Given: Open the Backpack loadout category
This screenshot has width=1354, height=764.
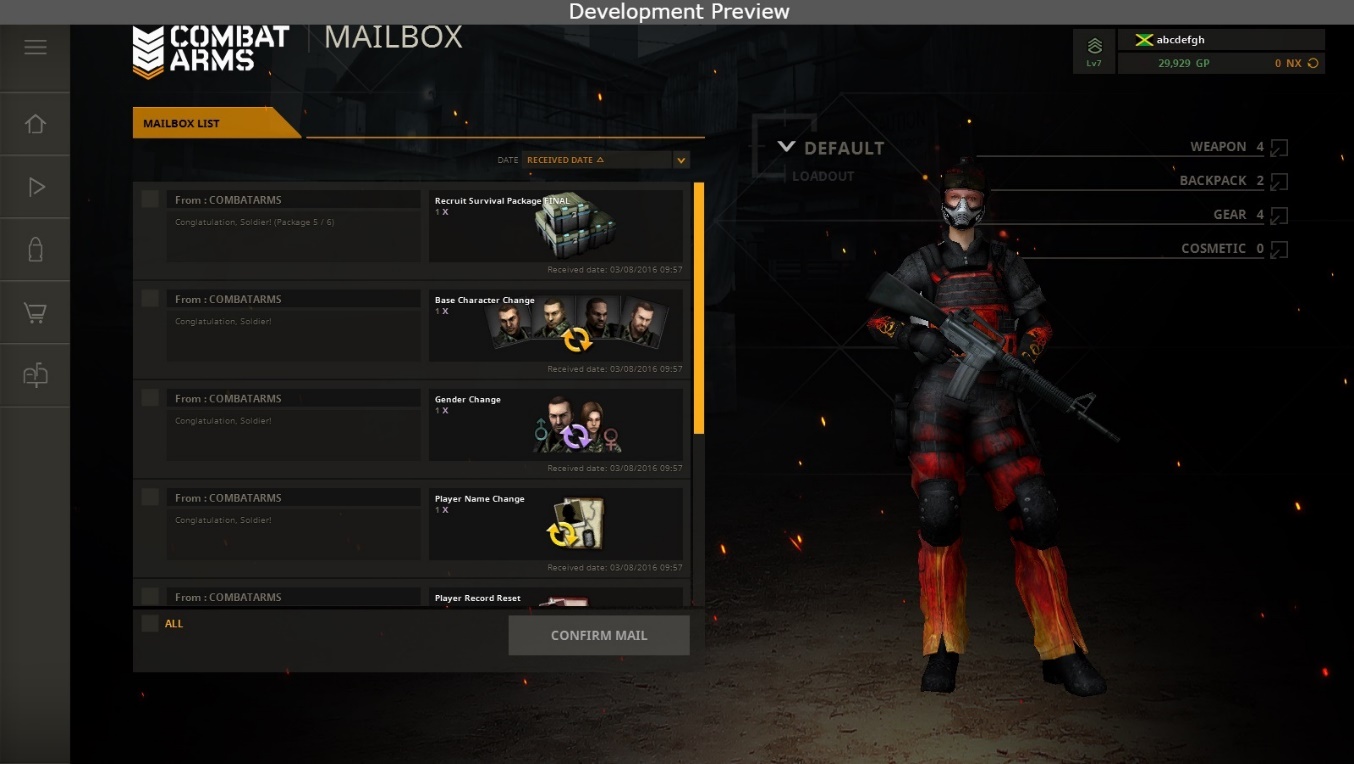Looking at the screenshot, I should 1278,181.
